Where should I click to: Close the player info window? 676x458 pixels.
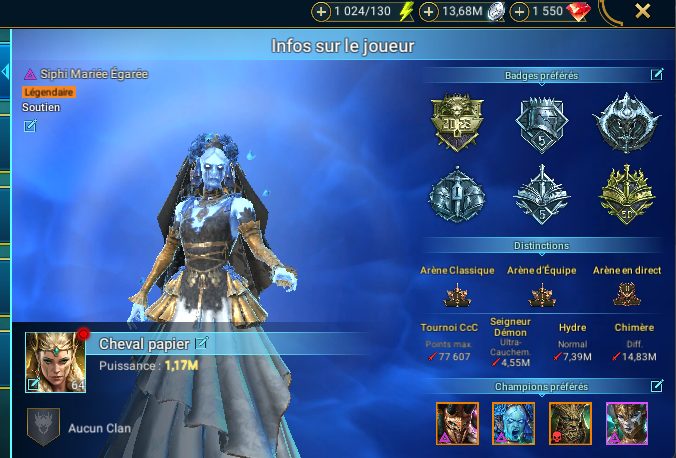[x=643, y=12]
